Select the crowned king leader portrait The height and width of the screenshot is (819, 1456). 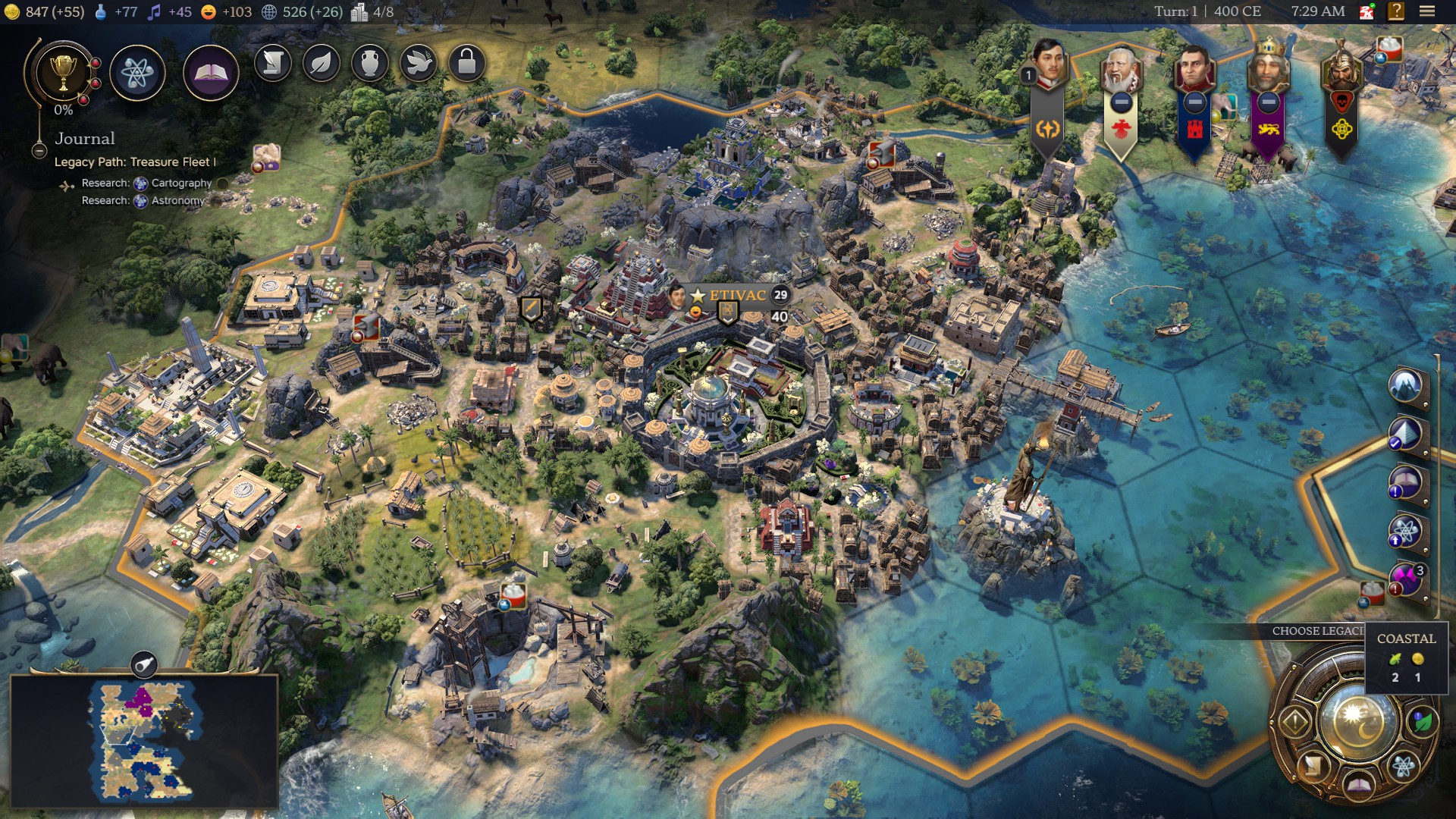1268,68
